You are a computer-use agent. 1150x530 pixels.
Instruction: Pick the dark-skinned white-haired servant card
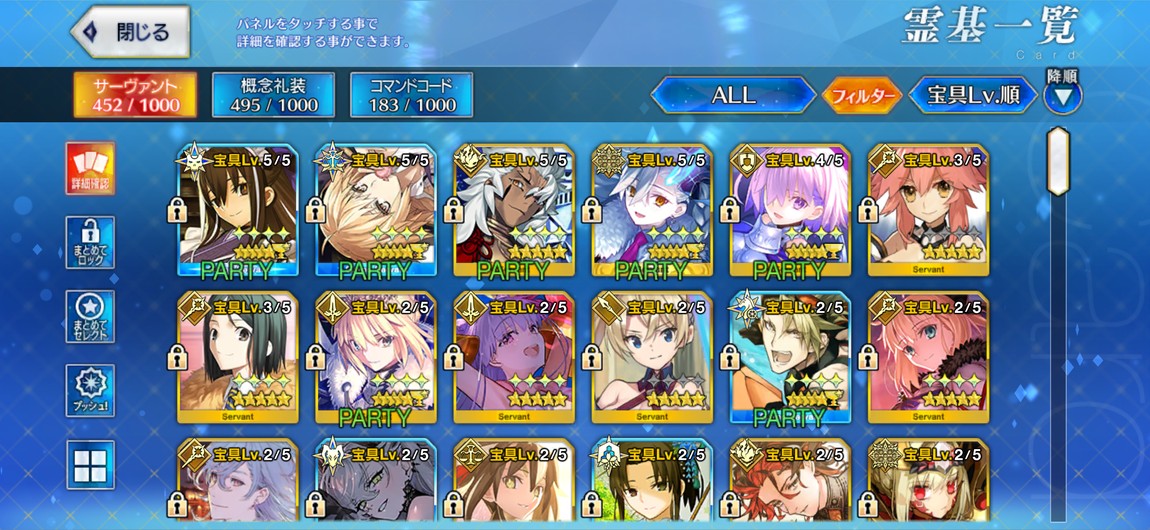[514, 211]
